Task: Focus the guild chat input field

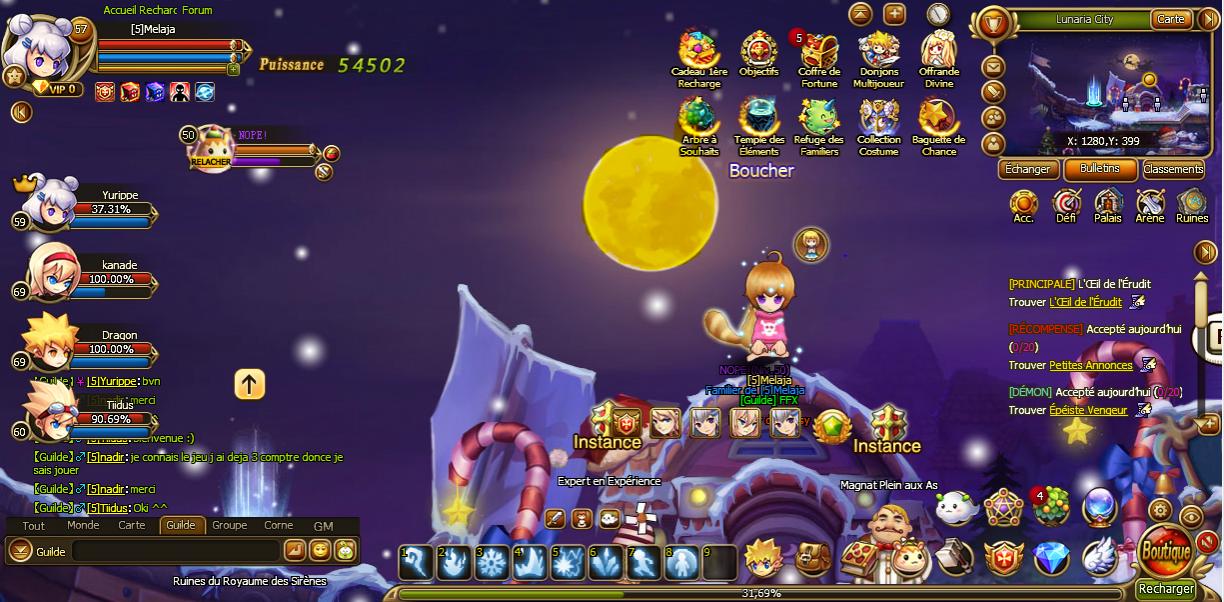Action: [175, 551]
